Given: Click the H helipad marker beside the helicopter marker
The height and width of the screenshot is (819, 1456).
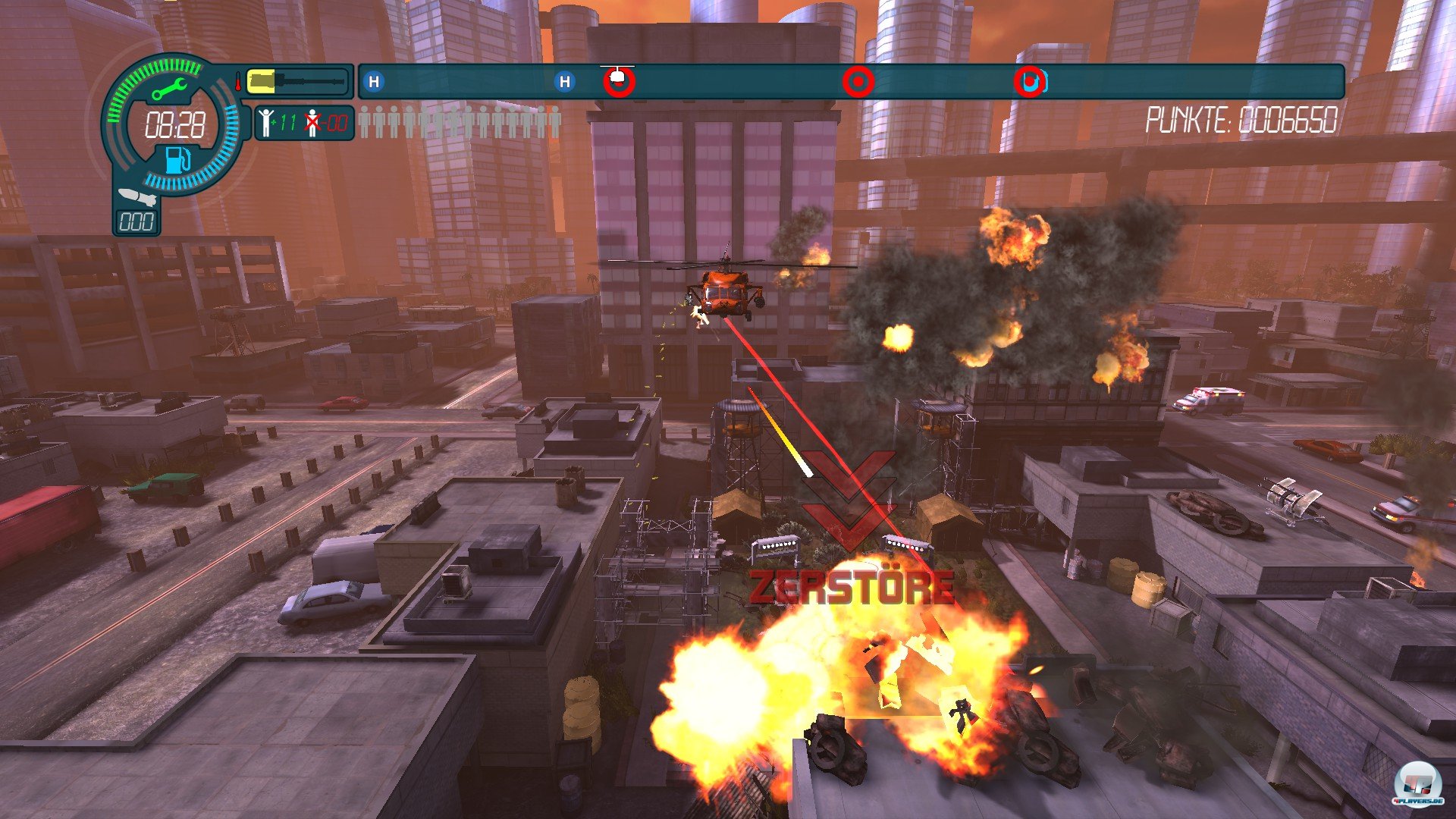Looking at the screenshot, I should pos(564,81).
